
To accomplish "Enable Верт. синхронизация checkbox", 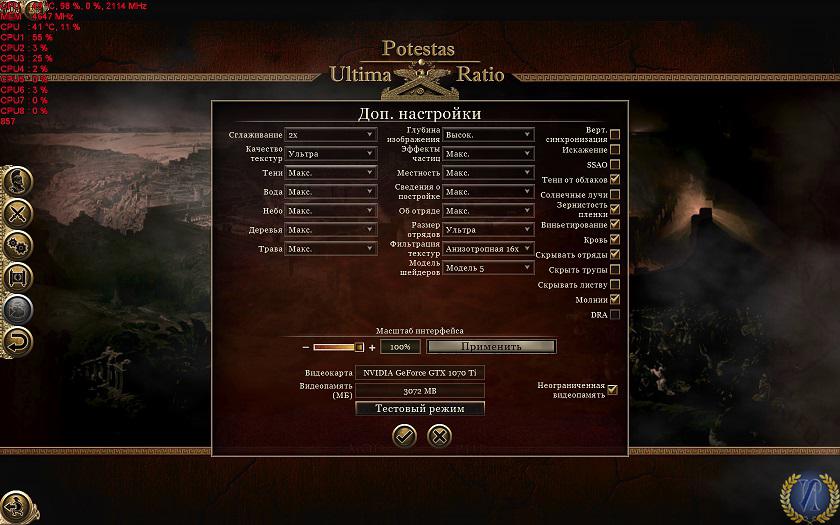I will click(x=615, y=135).
